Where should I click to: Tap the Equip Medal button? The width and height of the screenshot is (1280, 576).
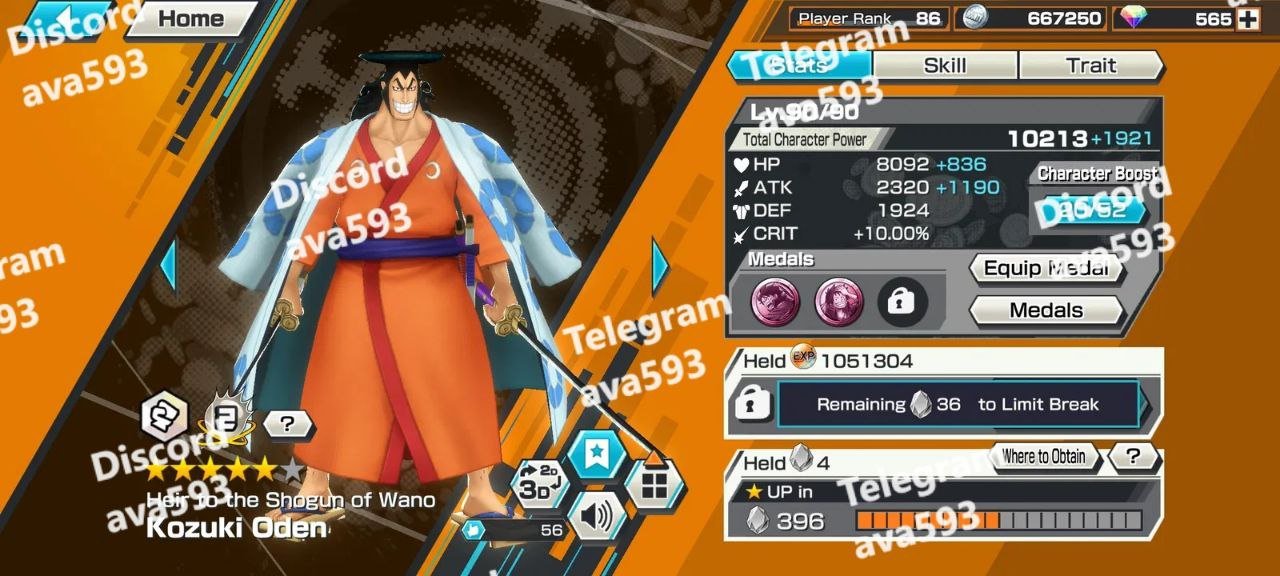pos(1045,268)
